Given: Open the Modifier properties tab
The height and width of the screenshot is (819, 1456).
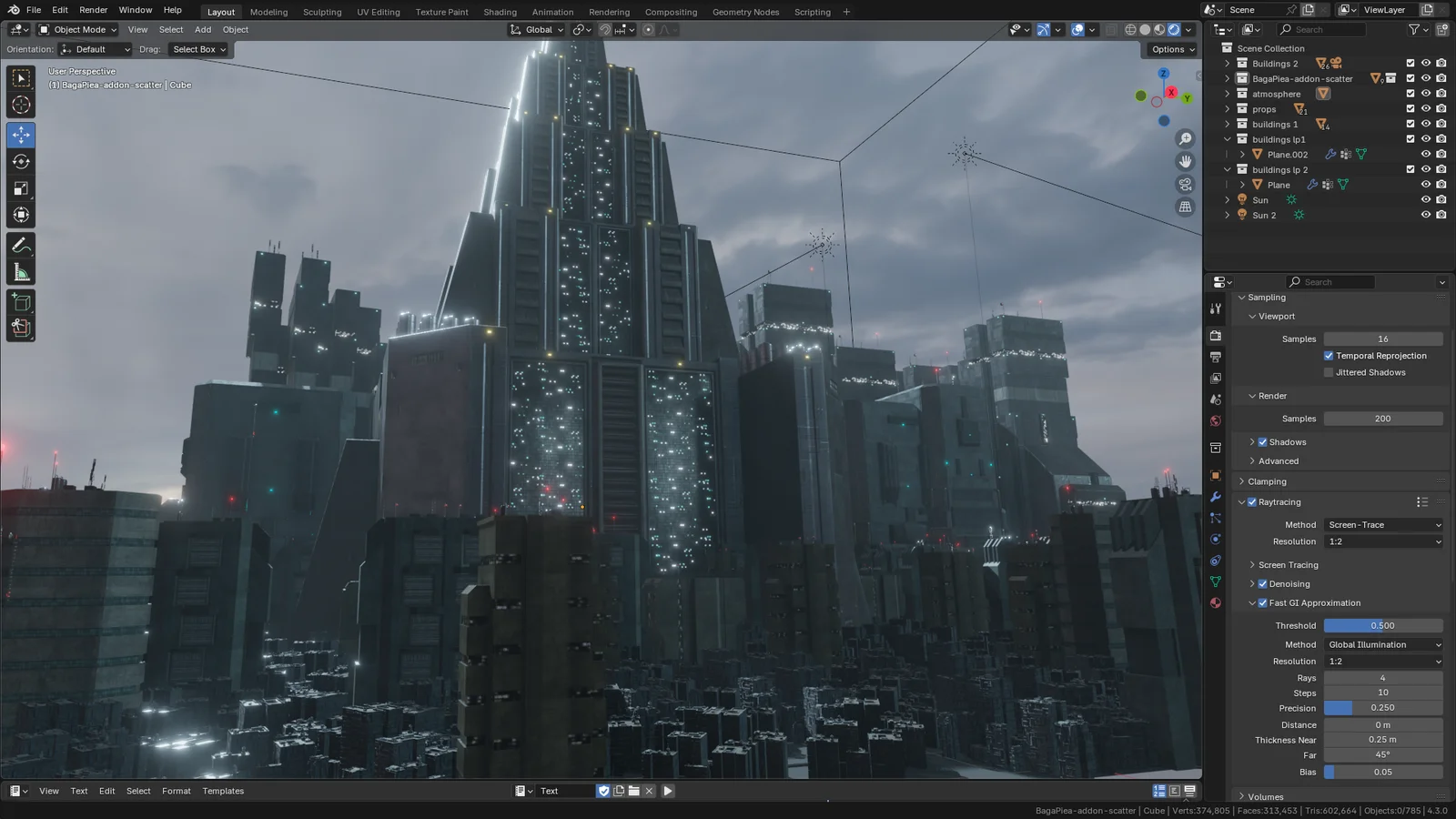Looking at the screenshot, I should [x=1215, y=496].
